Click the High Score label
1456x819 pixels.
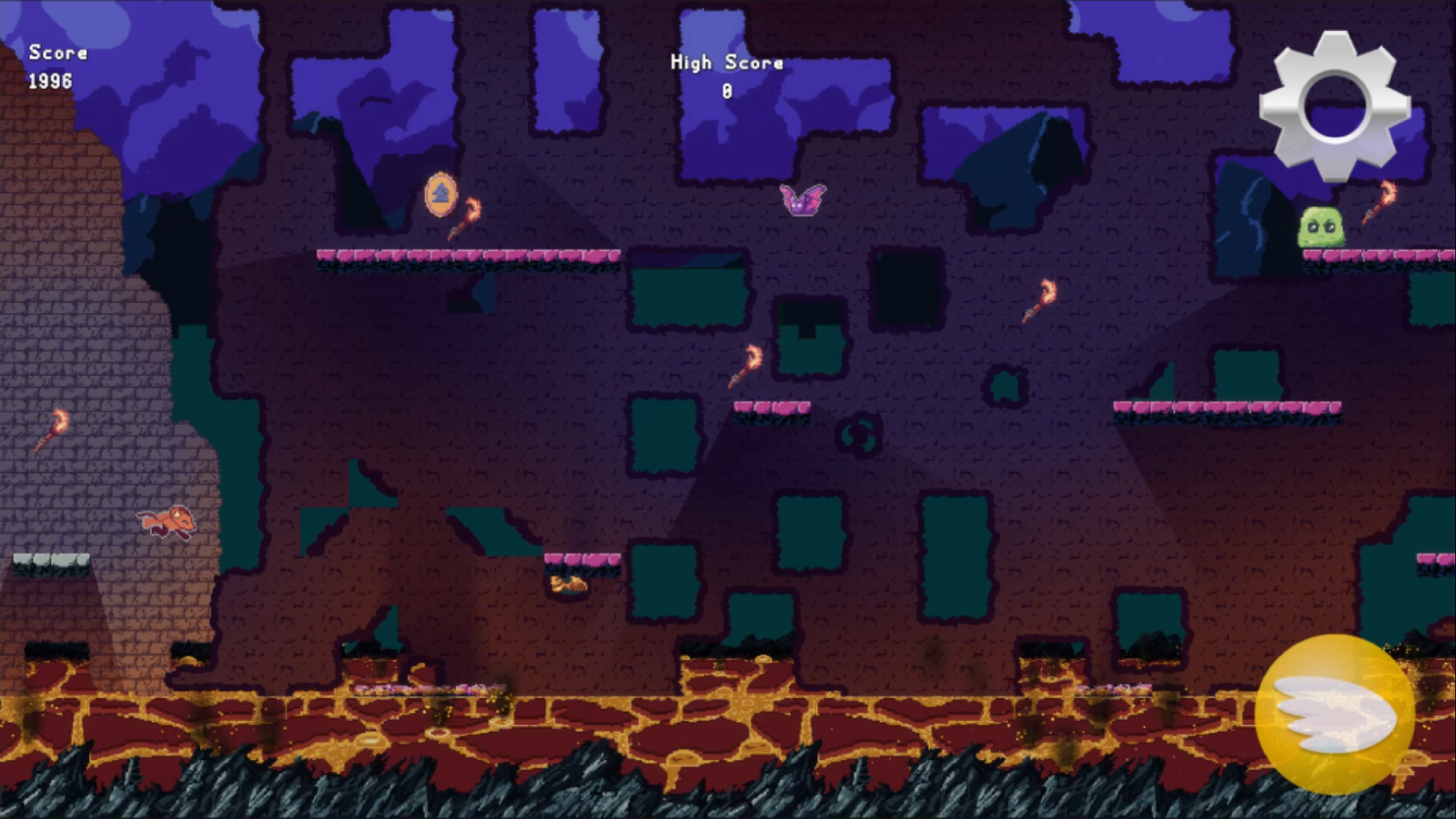pos(726,63)
